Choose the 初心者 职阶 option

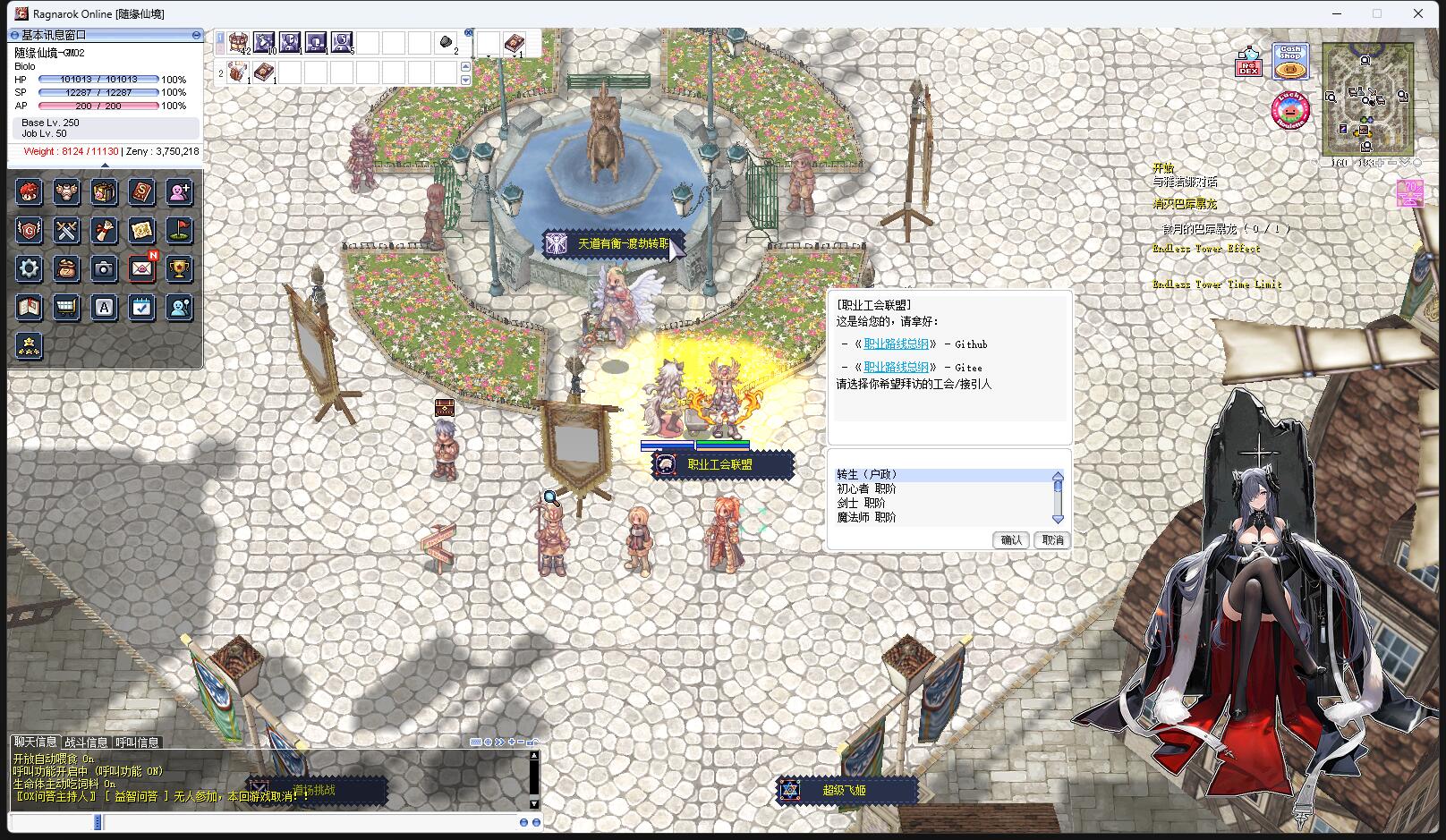866,489
